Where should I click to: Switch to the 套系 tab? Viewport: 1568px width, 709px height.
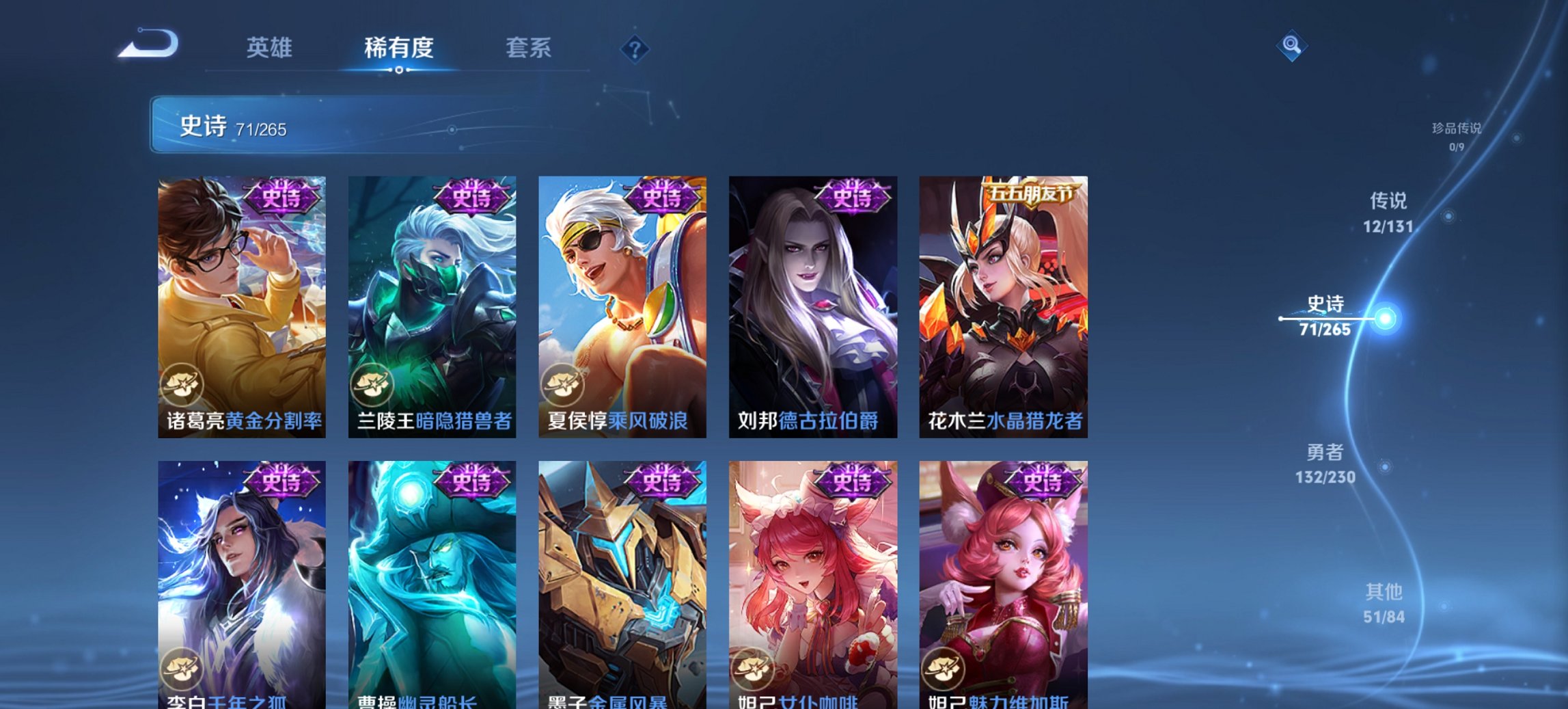[528, 48]
